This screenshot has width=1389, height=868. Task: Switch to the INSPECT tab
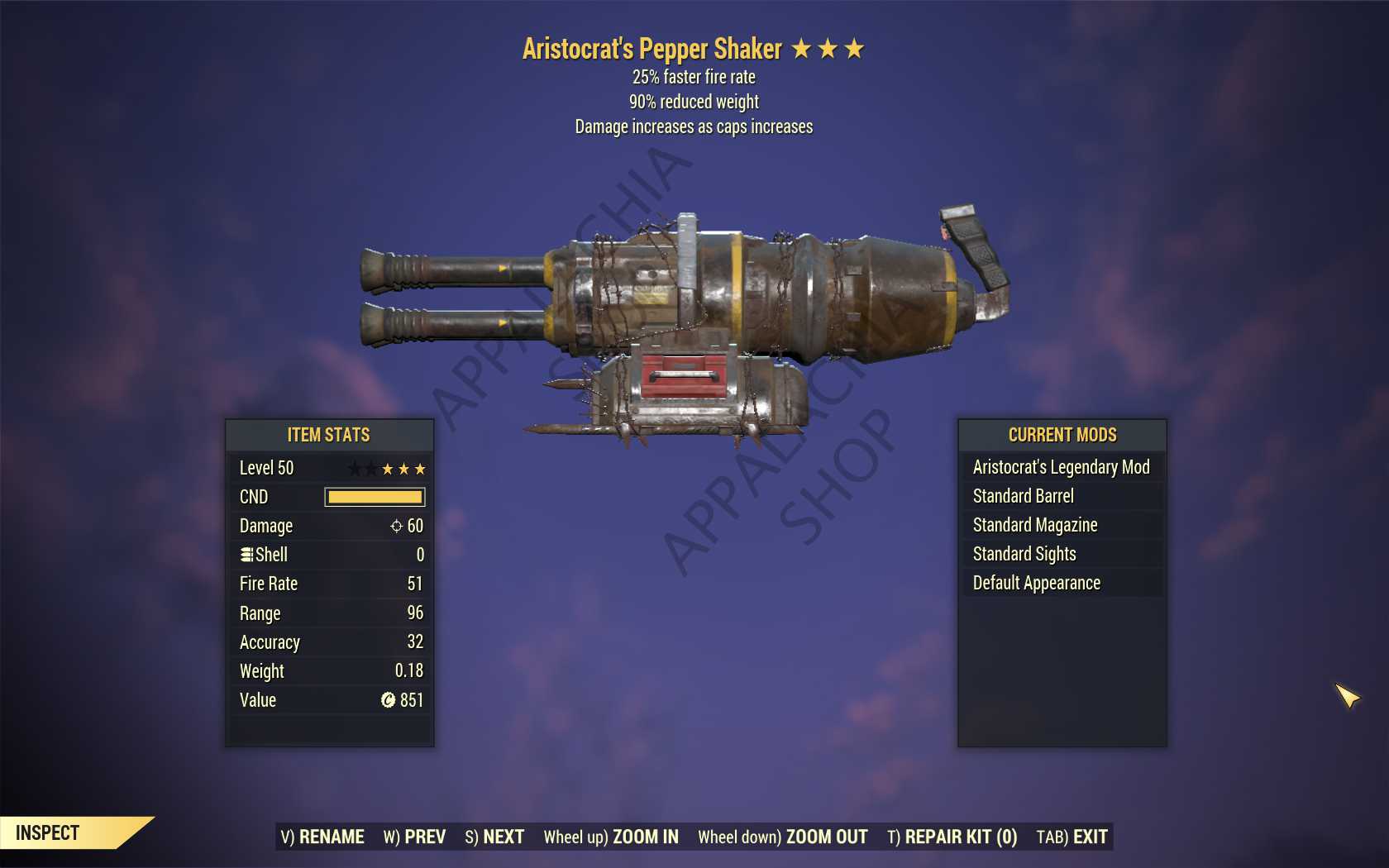click(45, 832)
